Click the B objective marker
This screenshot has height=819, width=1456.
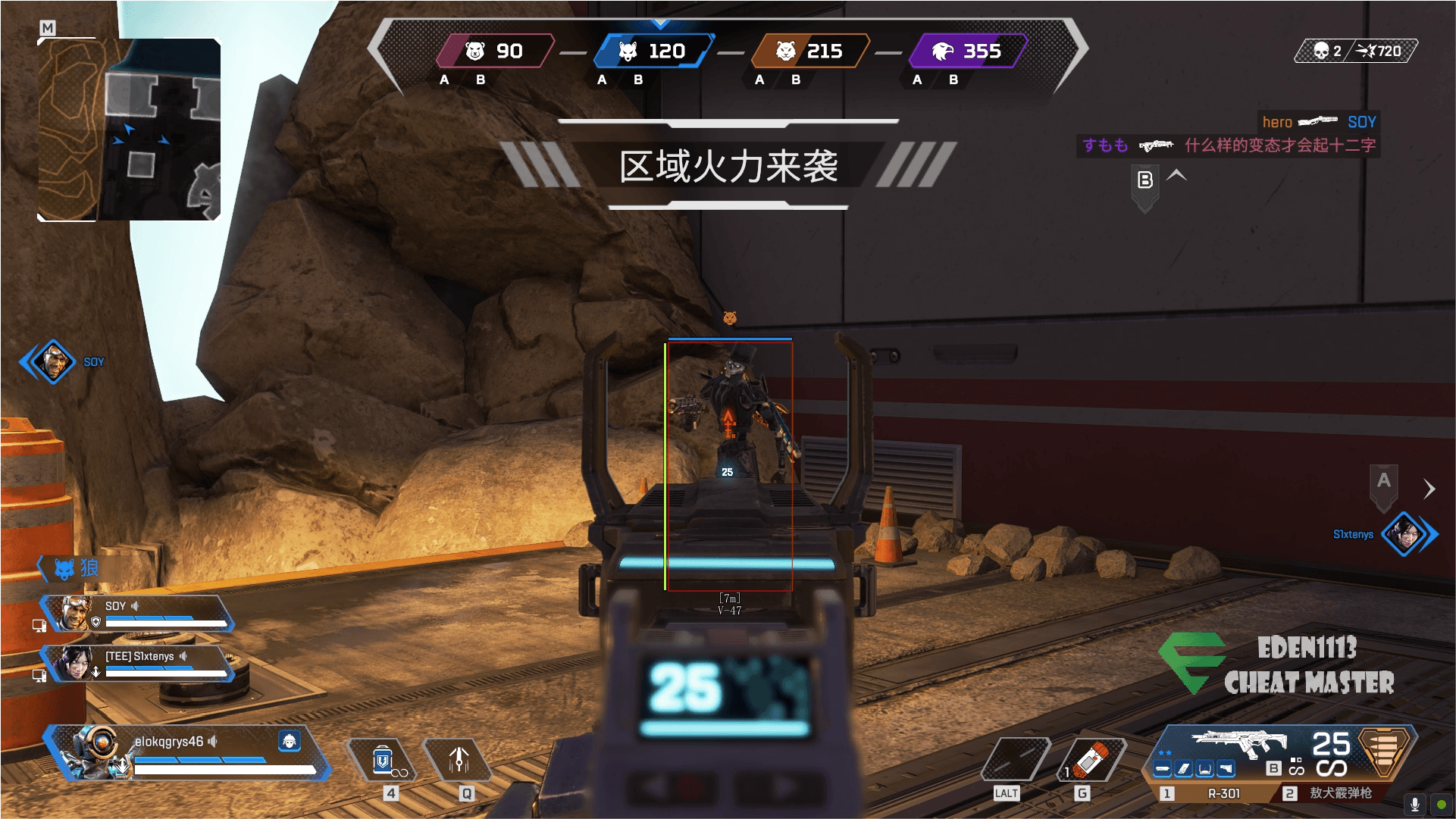(x=1145, y=182)
